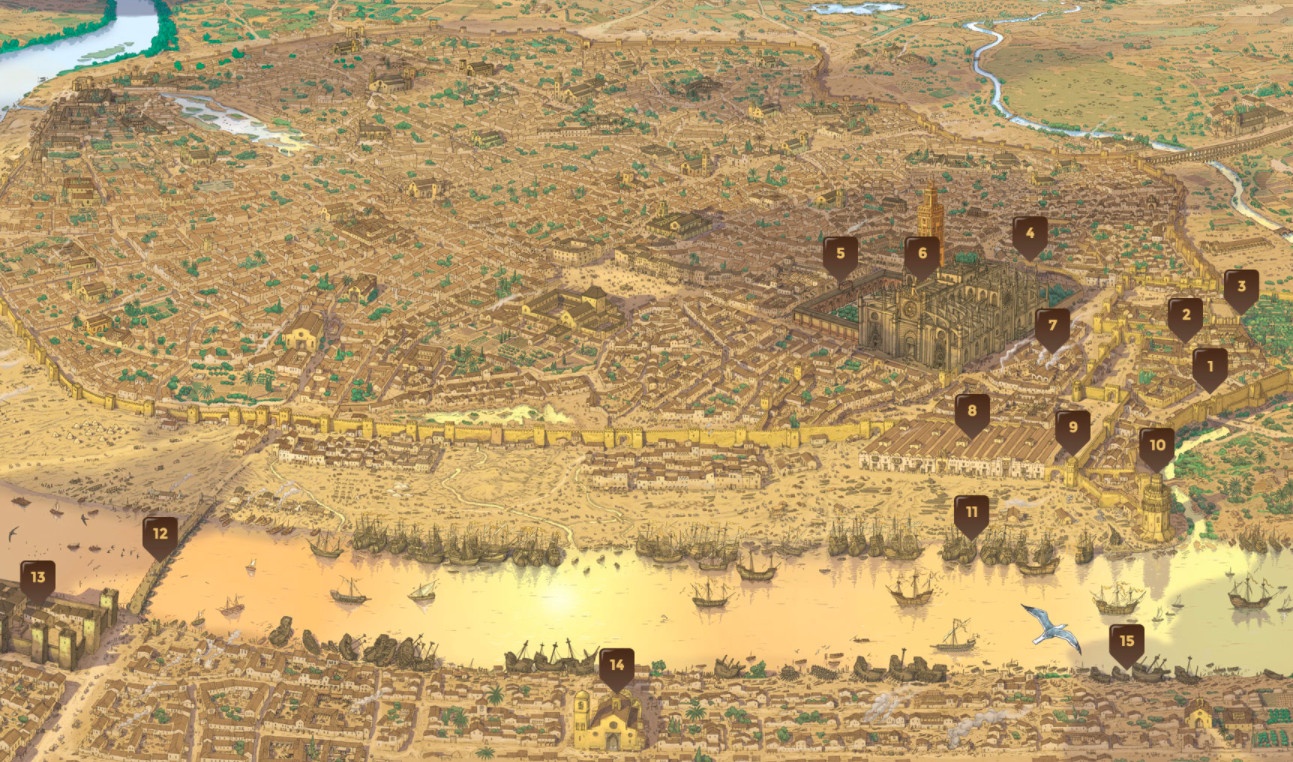Click location marker 7

pyautogui.click(x=1052, y=327)
